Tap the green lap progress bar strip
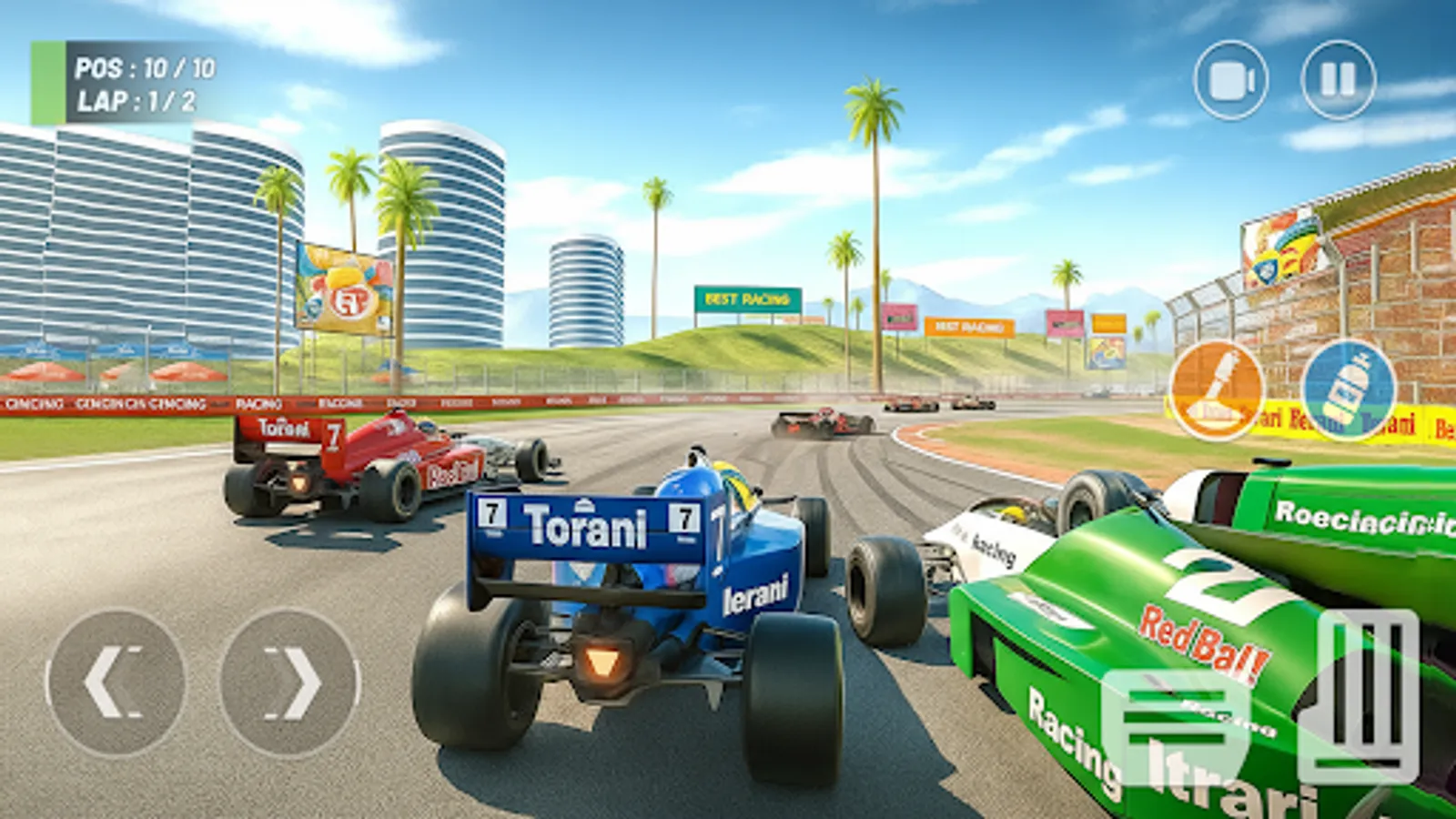Image resolution: width=1456 pixels, height=819 pixels. tap(47, 80)
